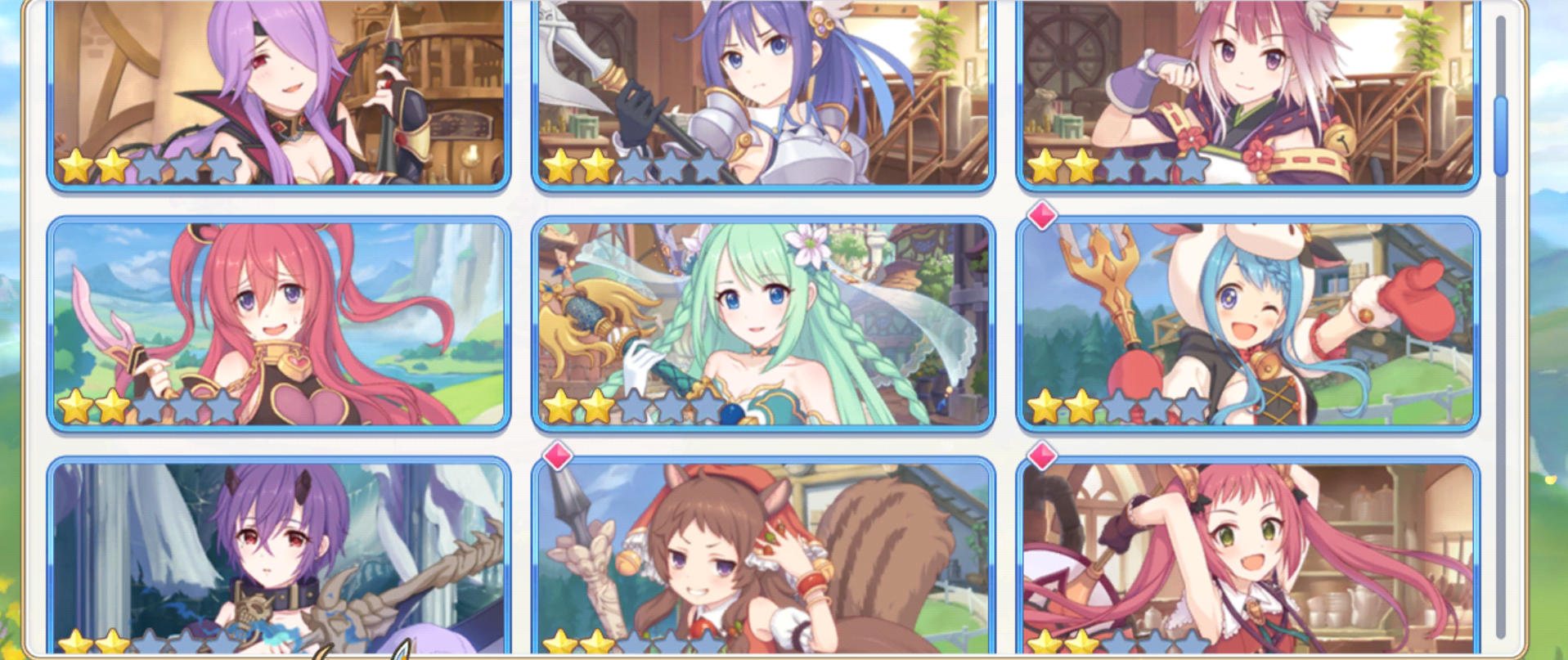
Task: Click the new-item diamond badge on the cow-hooded girl's card
Action: pos(1041,215)
